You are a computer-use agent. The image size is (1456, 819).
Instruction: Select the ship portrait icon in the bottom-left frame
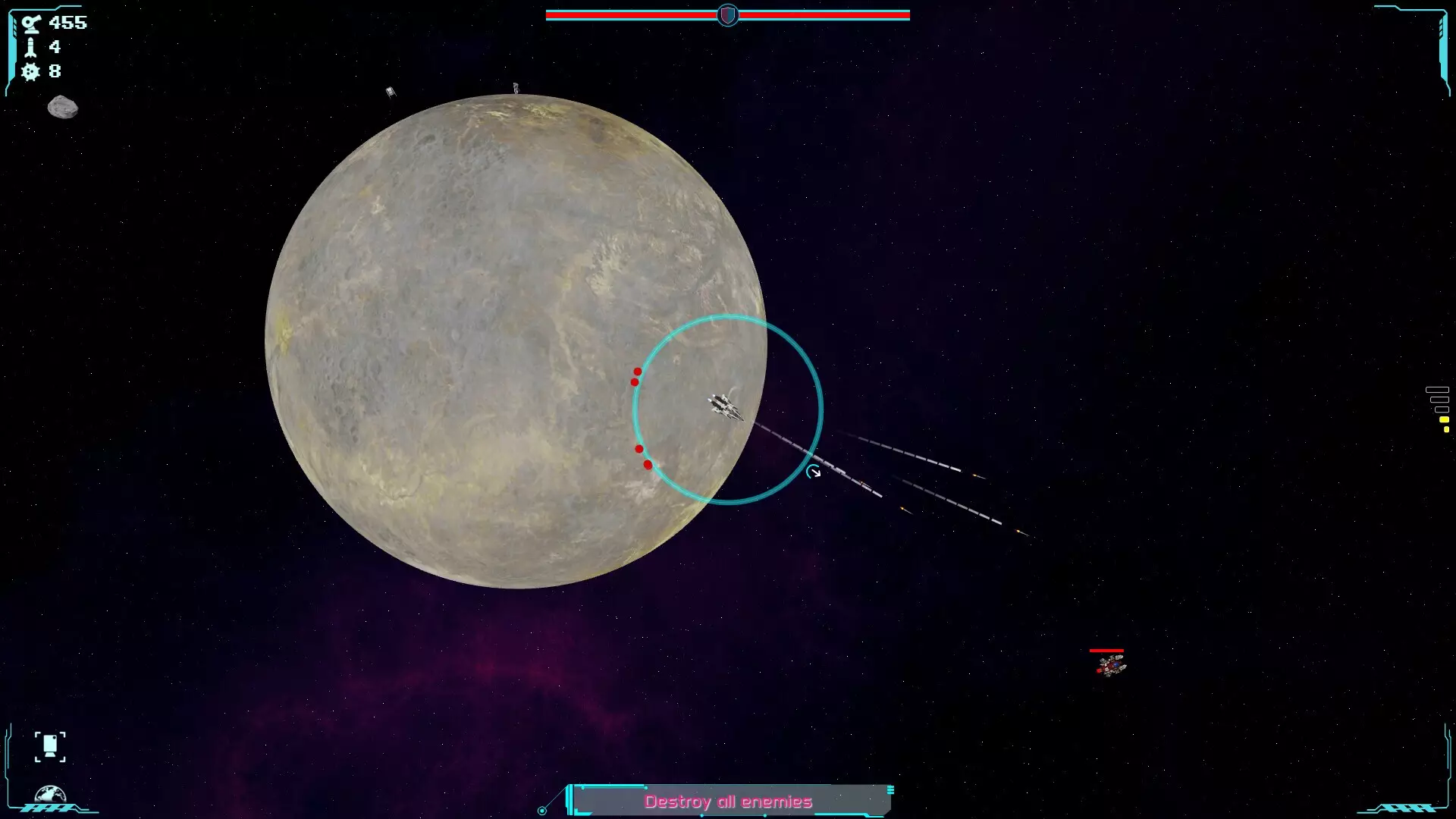coord(50,747)
